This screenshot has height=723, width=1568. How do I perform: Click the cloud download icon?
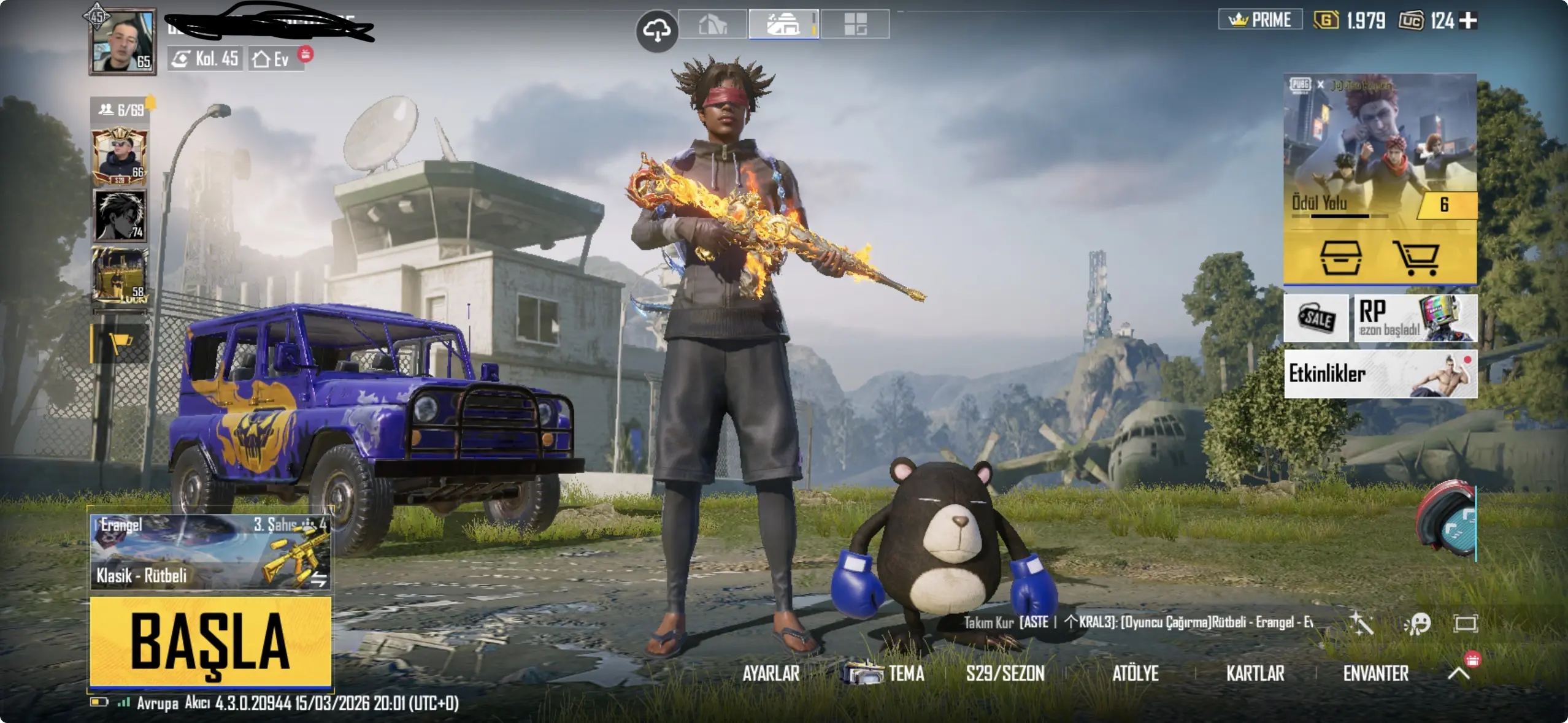click(656, 30)
